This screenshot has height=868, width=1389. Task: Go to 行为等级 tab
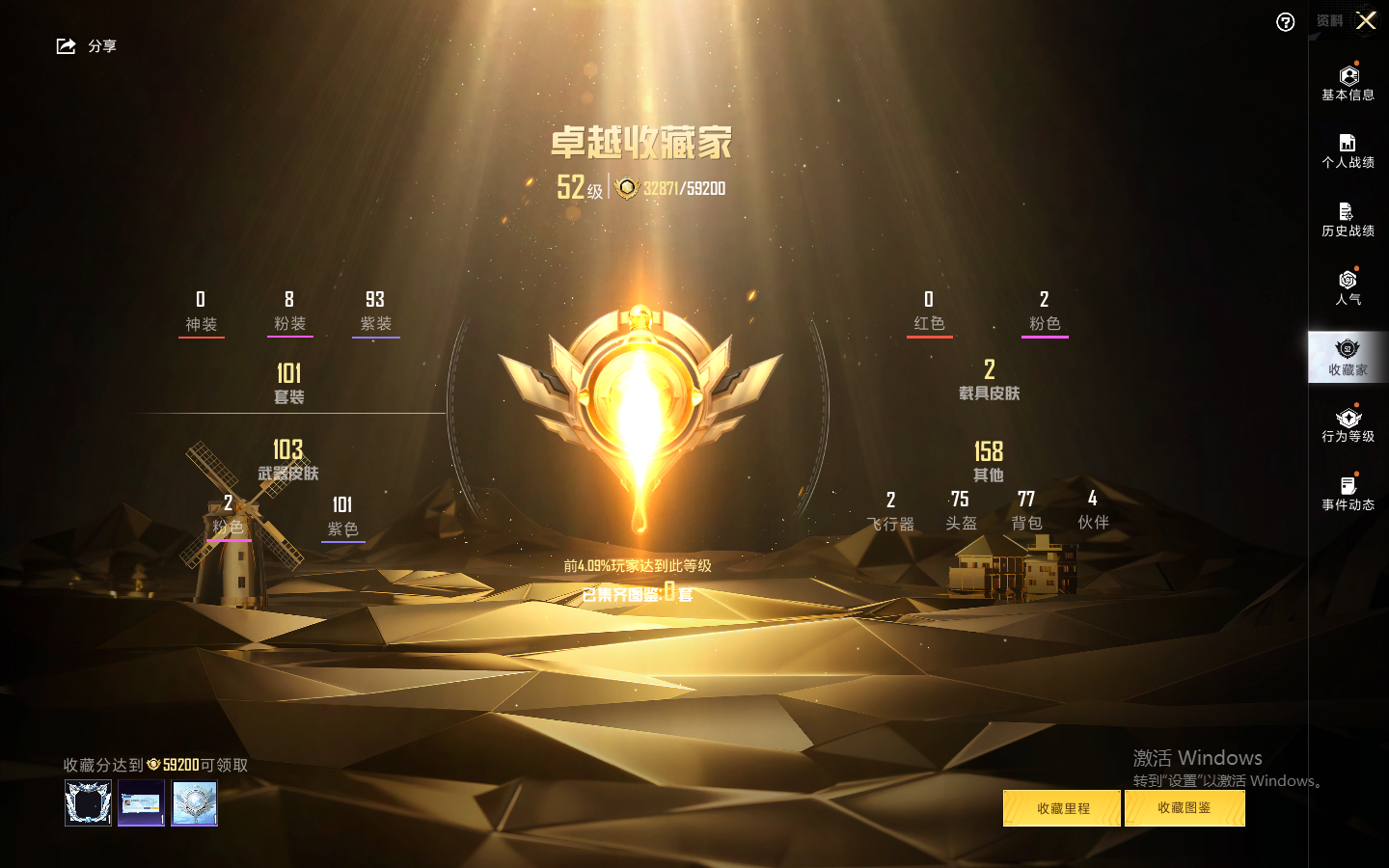pos(1348,425)
